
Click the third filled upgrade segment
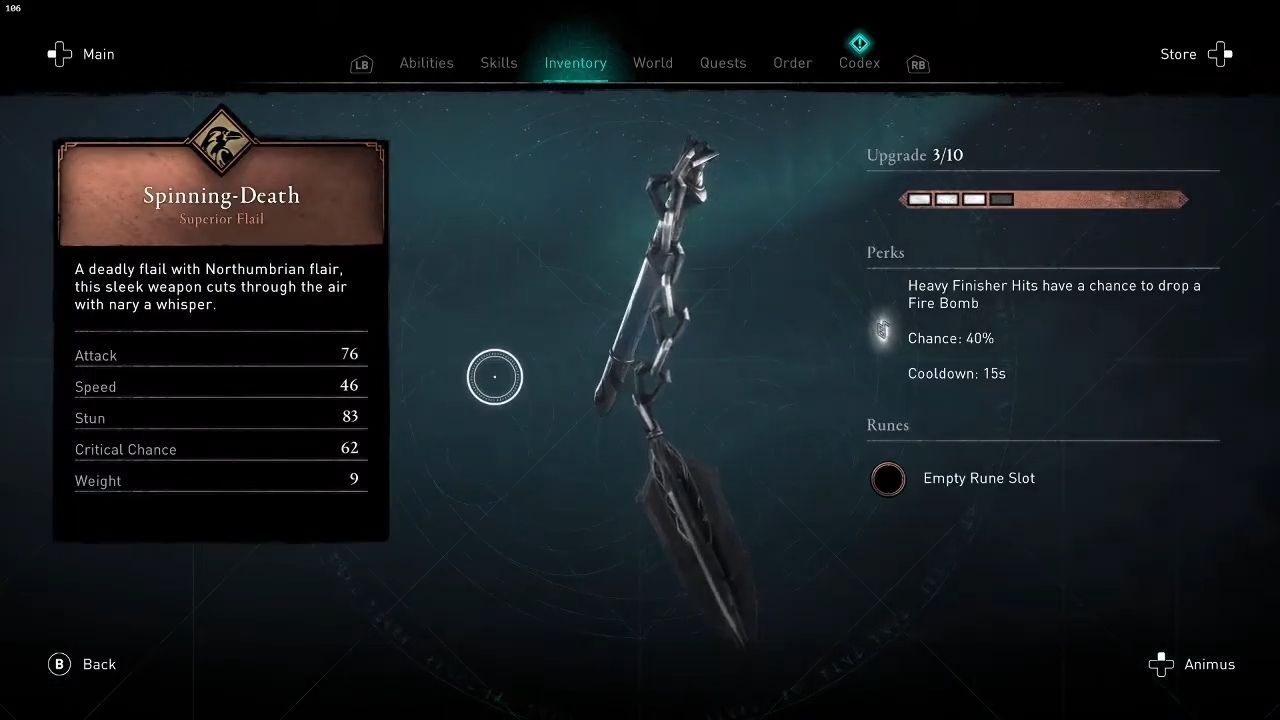973,199
